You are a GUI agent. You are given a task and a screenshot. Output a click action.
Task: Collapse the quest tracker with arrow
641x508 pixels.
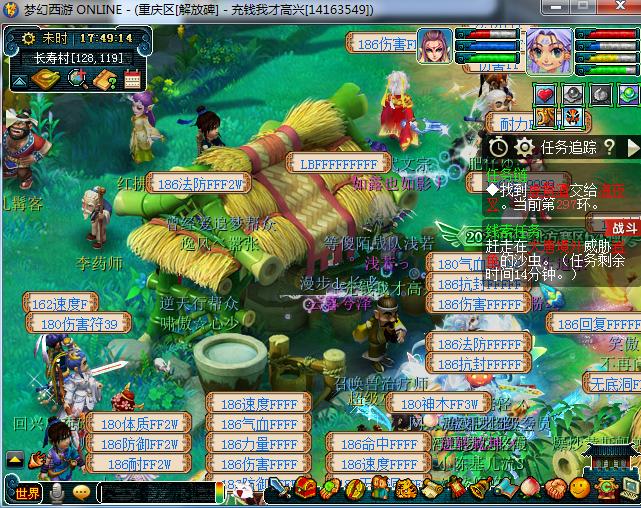pyautogui.click(x=632, y=147)
